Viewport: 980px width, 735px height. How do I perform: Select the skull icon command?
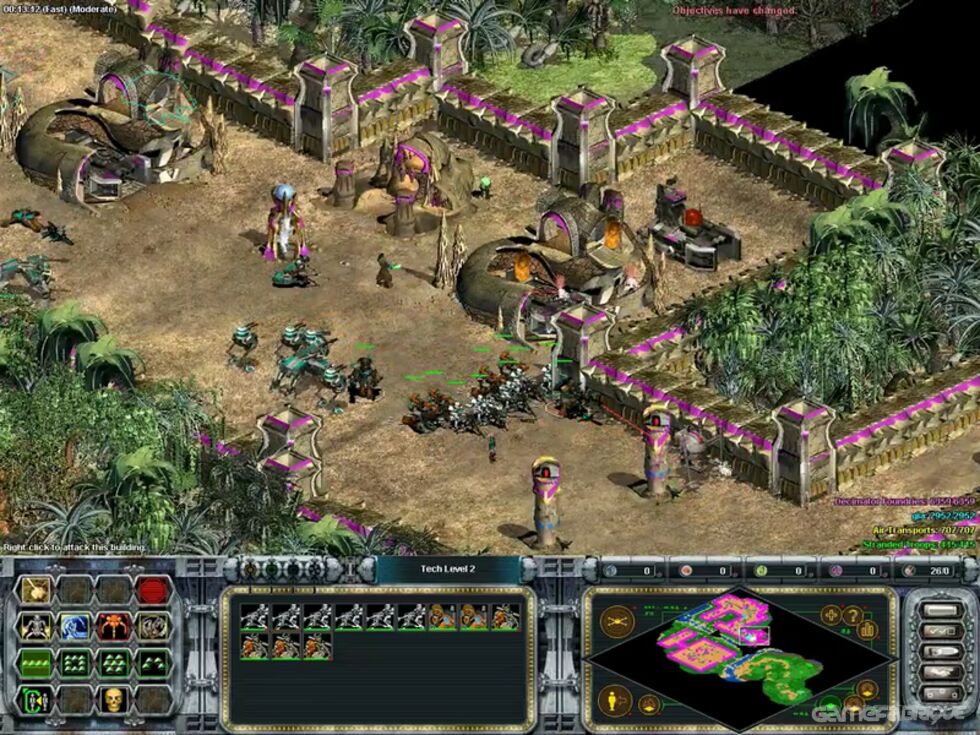pos(114,699)
